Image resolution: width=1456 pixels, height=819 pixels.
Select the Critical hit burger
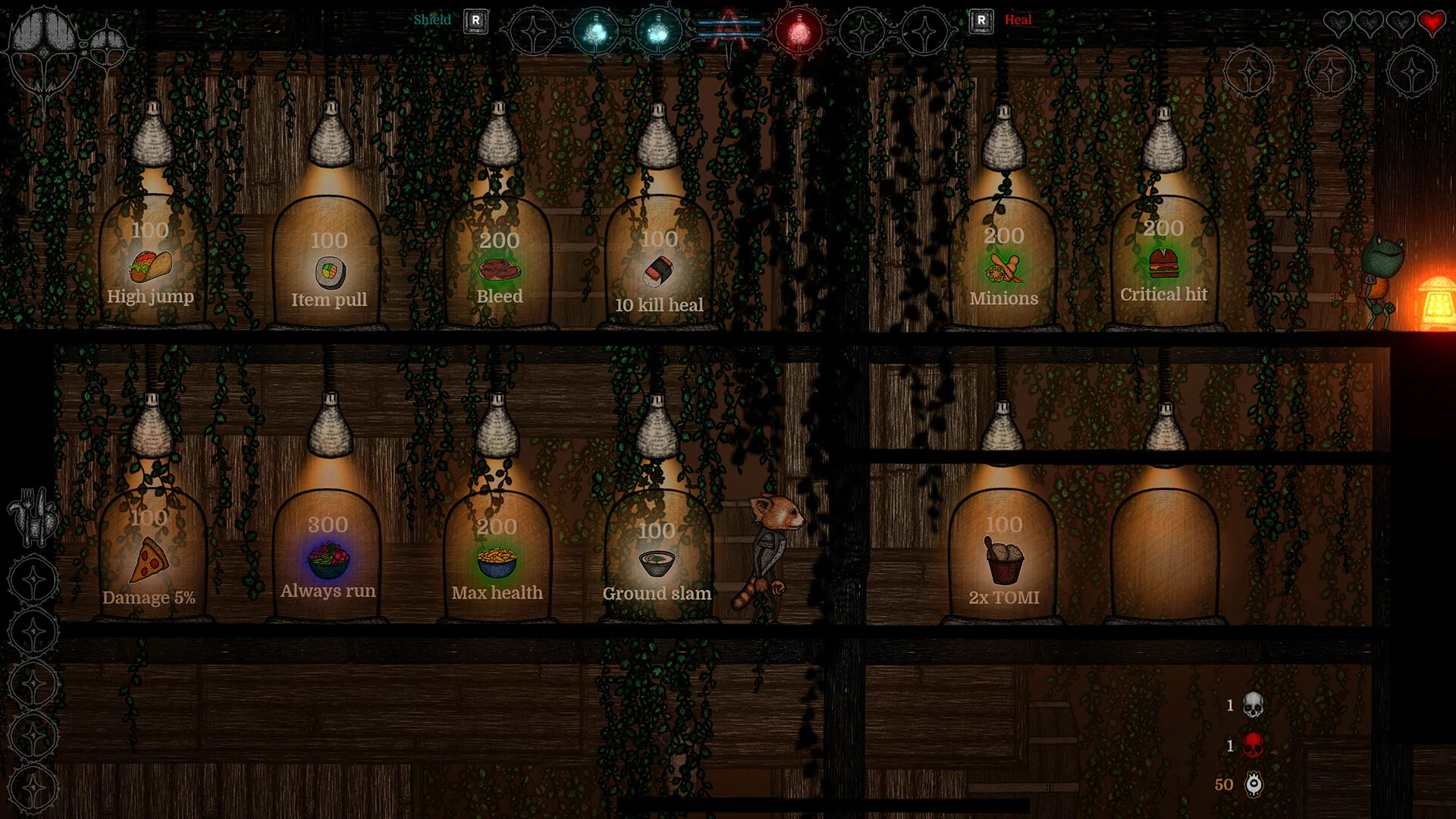(1163, 264)
